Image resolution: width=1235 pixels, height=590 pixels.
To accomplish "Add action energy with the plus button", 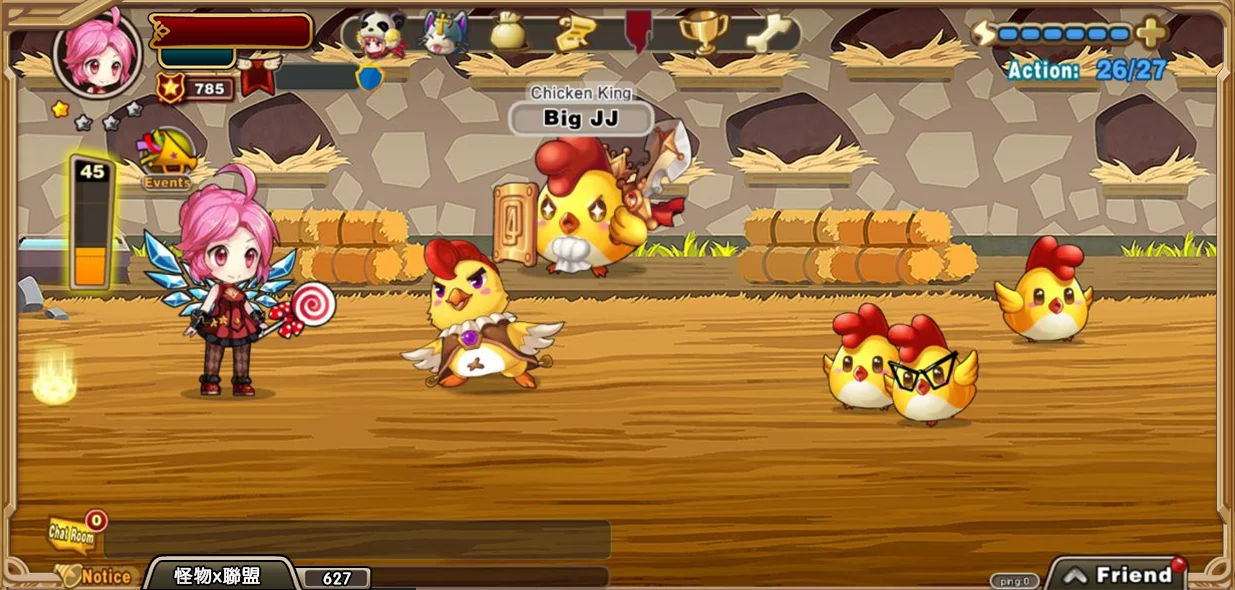I will pos(1151,34).
